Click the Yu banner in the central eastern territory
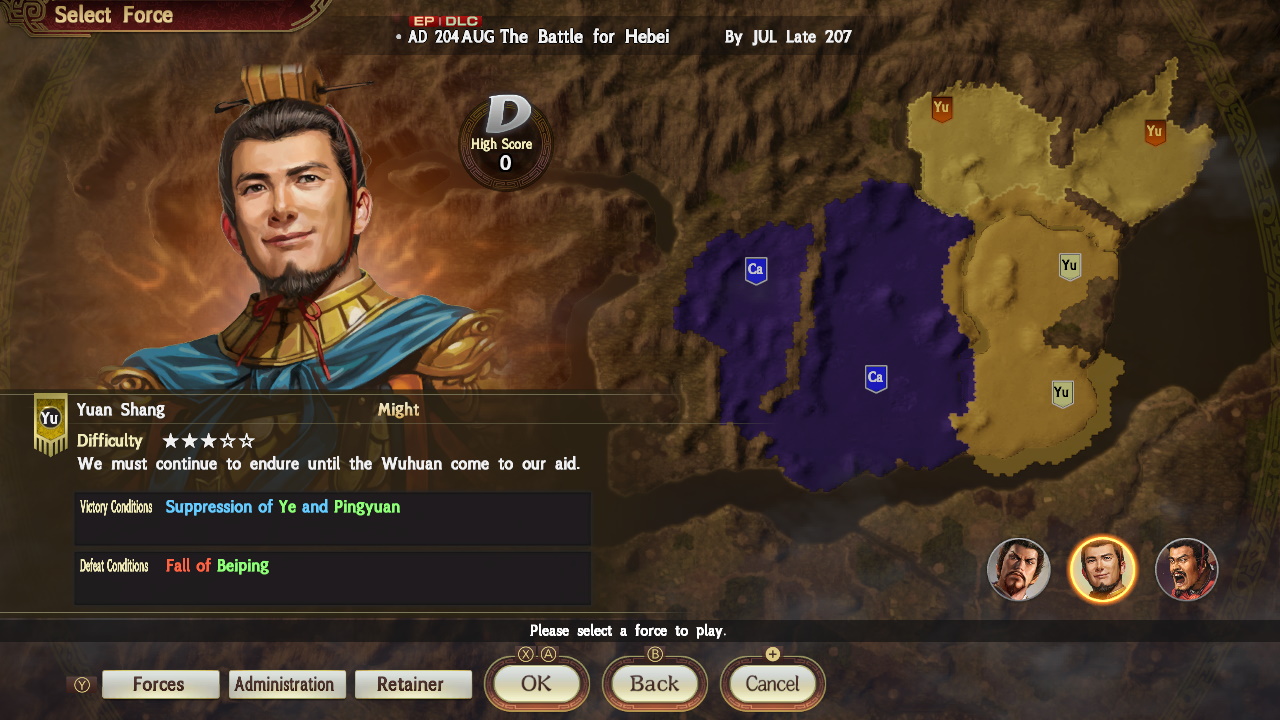This screenshot has height=720, width=1280. point(1069,264)
